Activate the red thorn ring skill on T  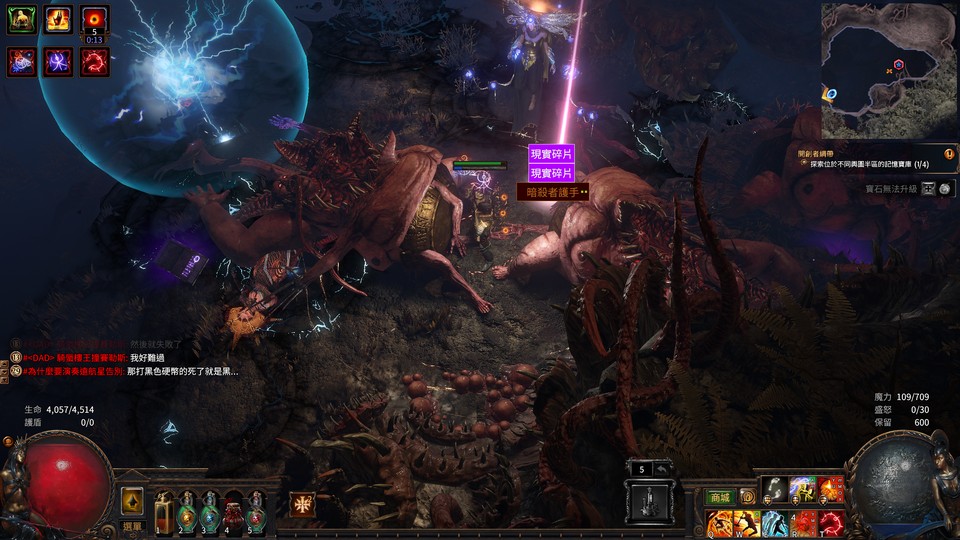831,523
